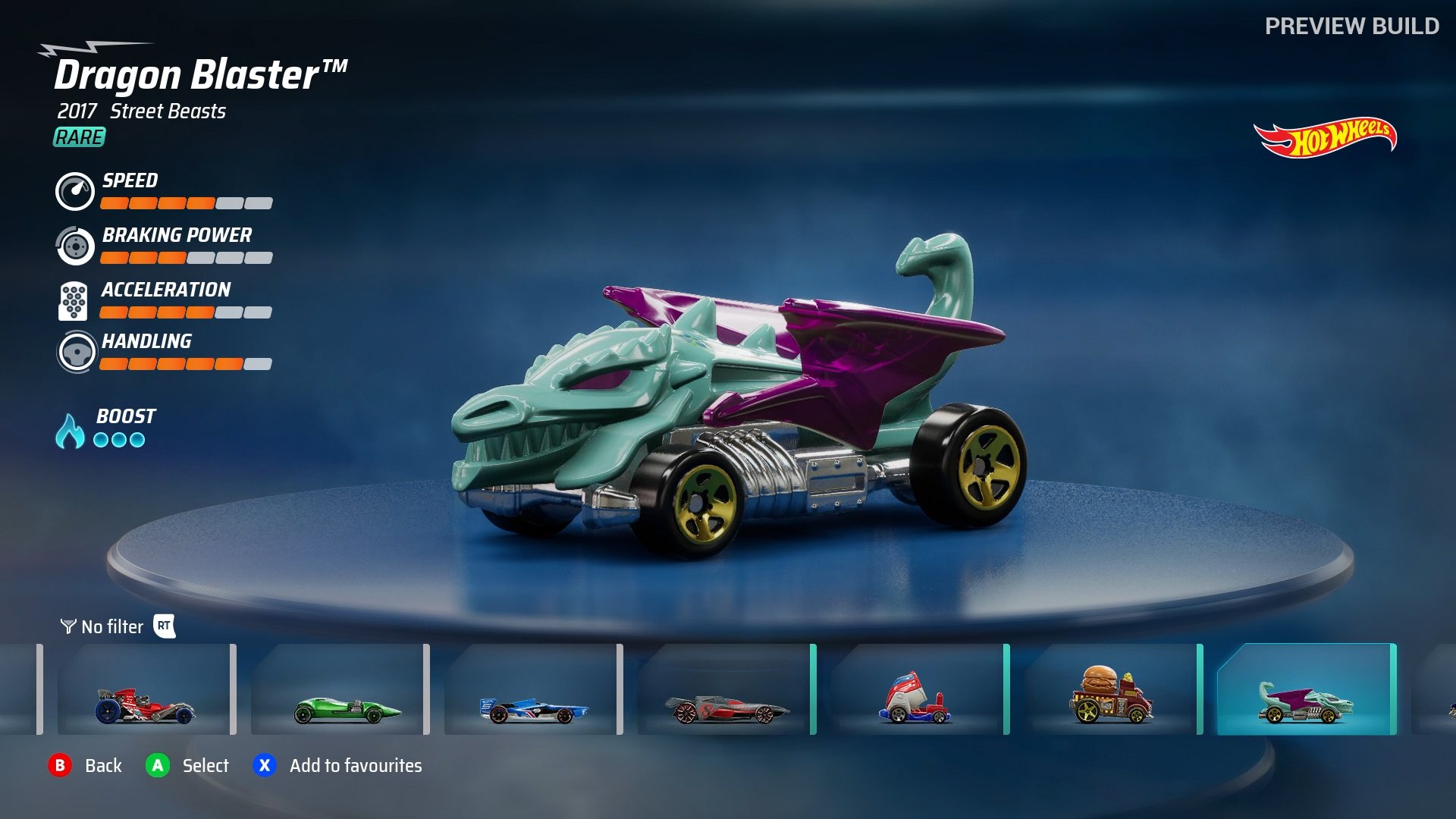Click the Acceleration pedal icon
Viewport: 1456px width, 819px height.
click(74, 300)
